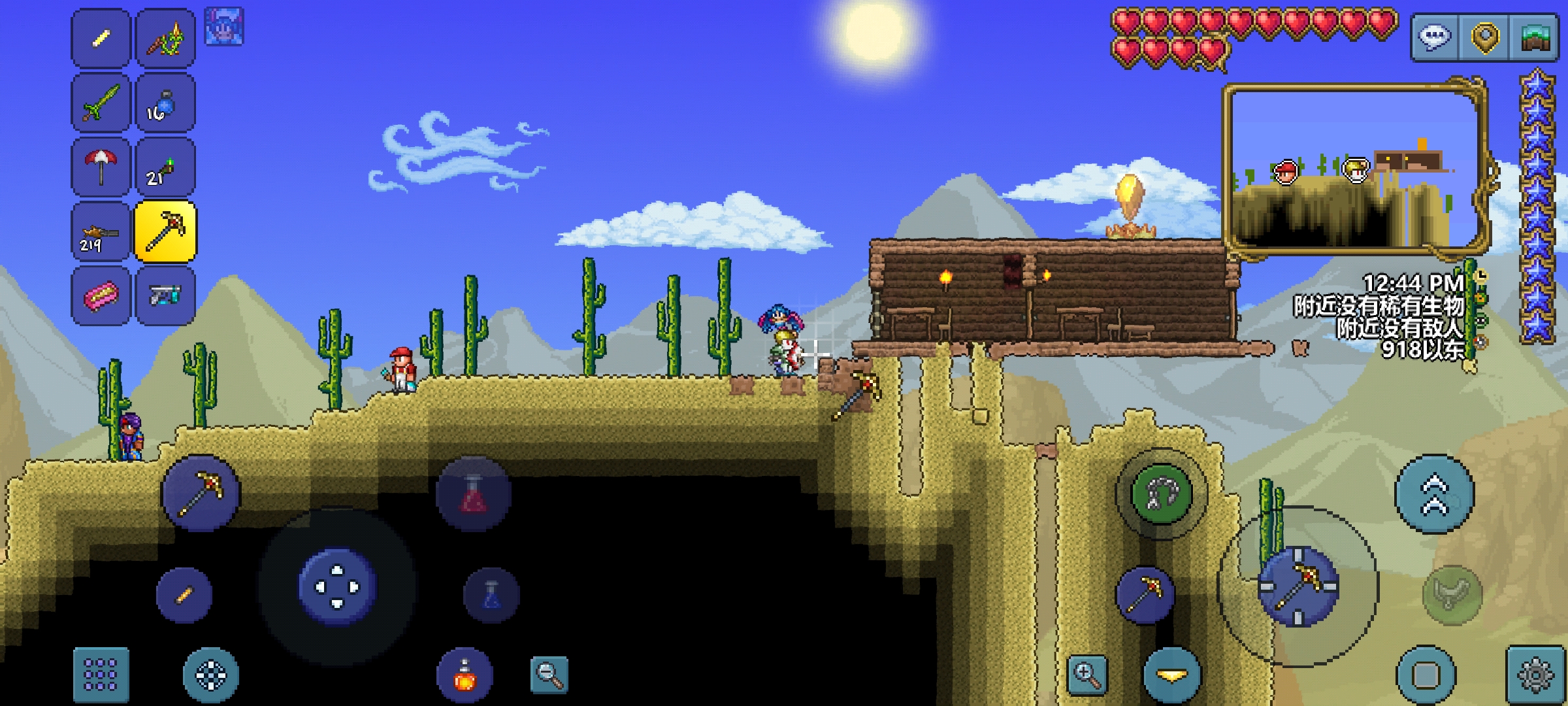1568x706 pixels.
Task: Toggle the crosshair smart cursor button
Action: click(210, 674)
